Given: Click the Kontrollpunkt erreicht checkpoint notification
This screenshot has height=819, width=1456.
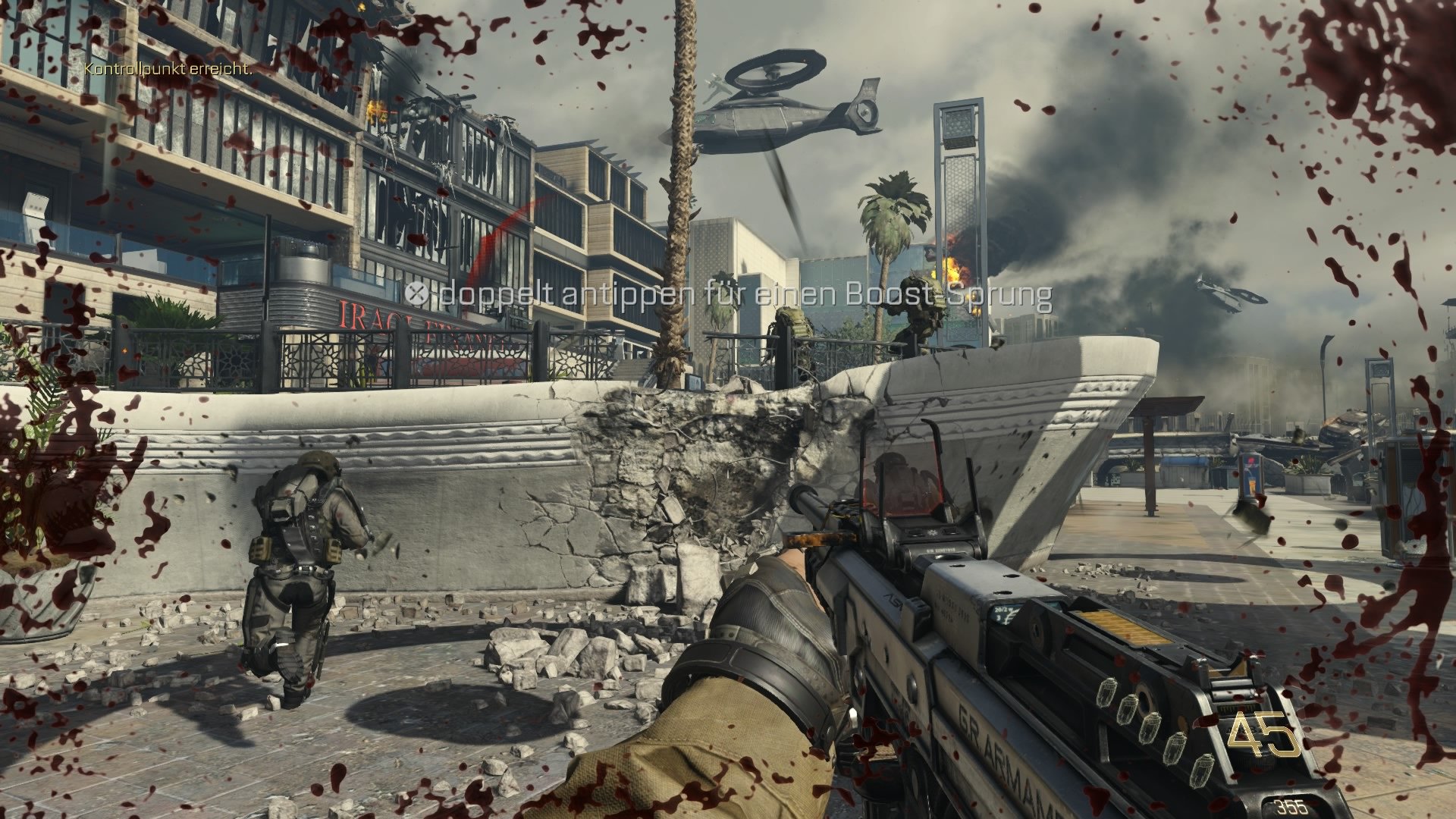Looking at the screenshot, I should pyautogui.click(x=168, y=69).
